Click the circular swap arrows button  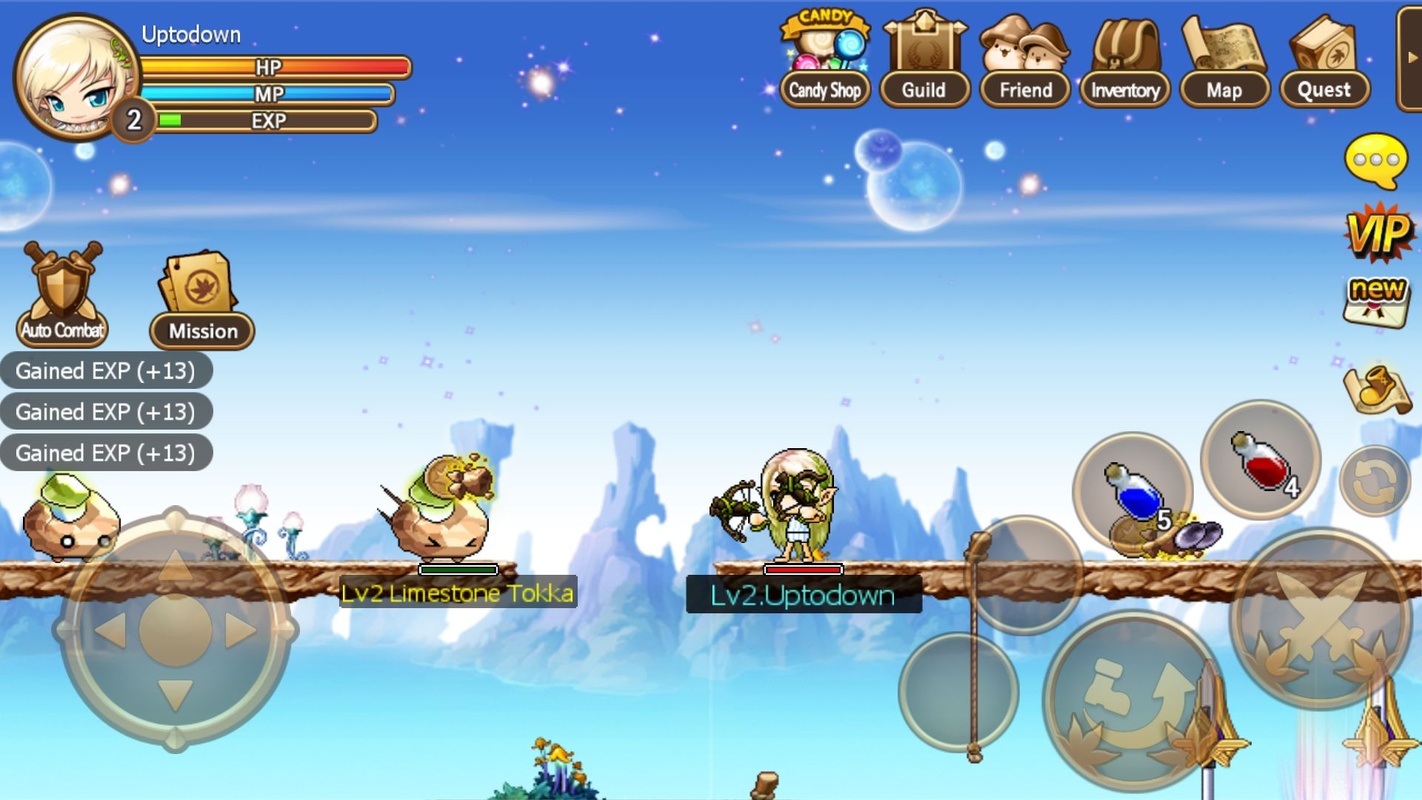1375,481
